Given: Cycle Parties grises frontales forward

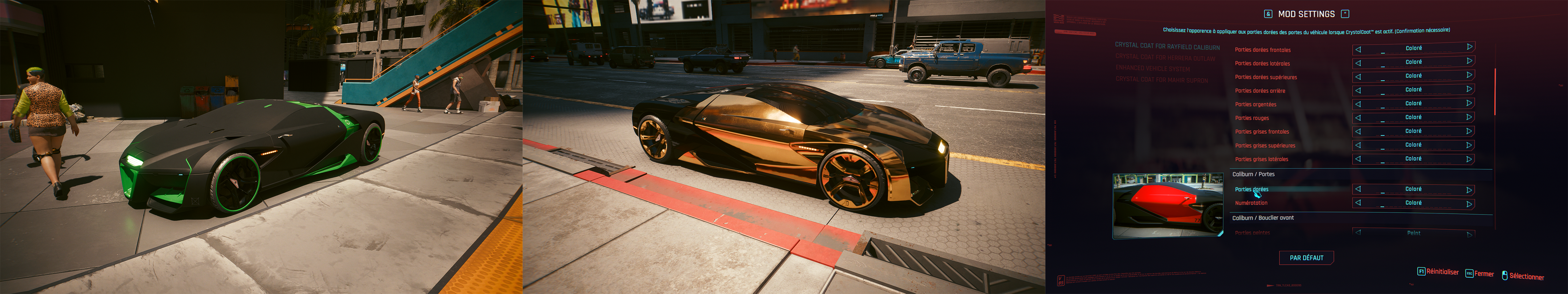Looking at the screenshot, I should 1469,131.
